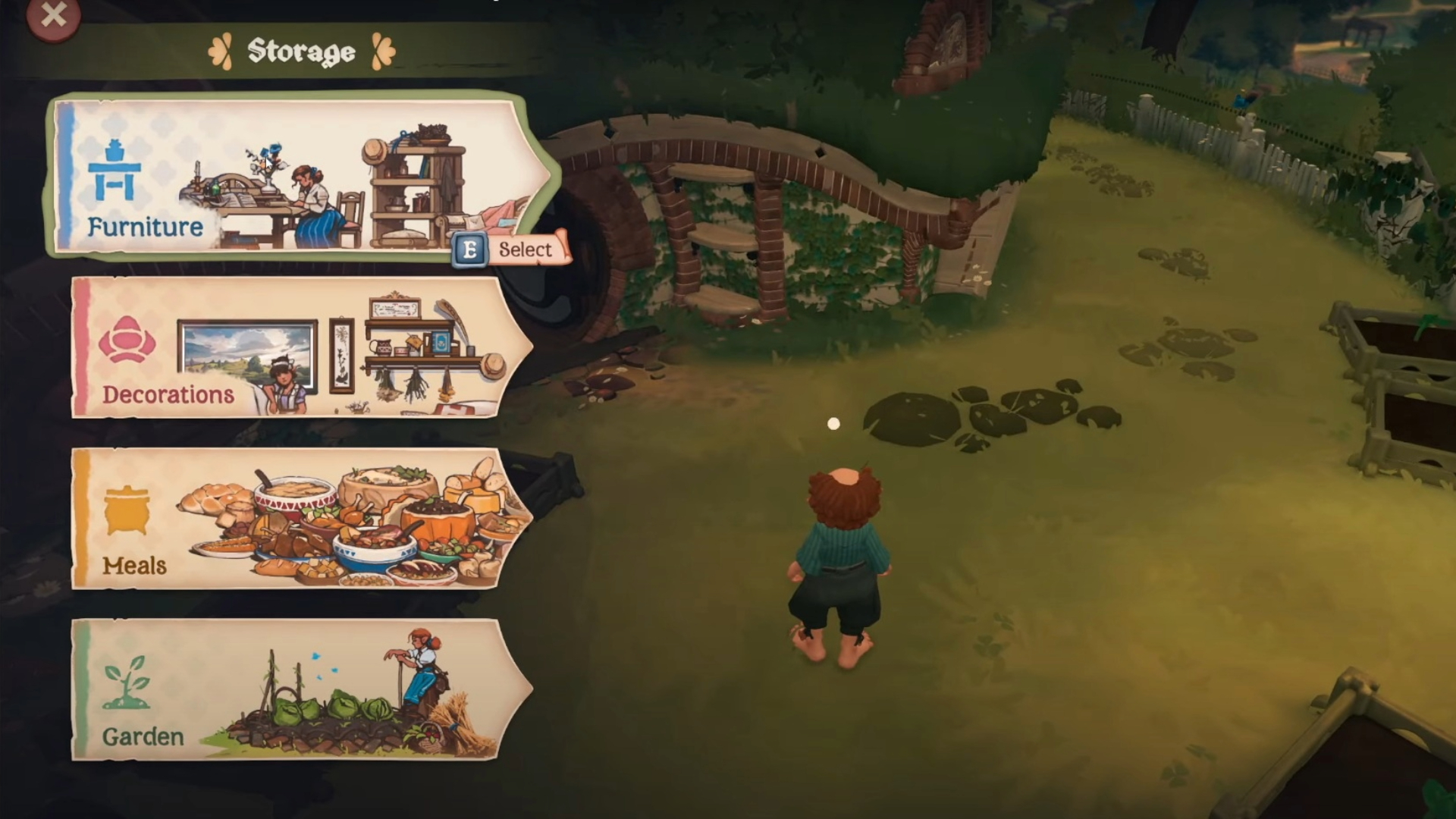Select the Meals storage category

click(x=300, y=519)
